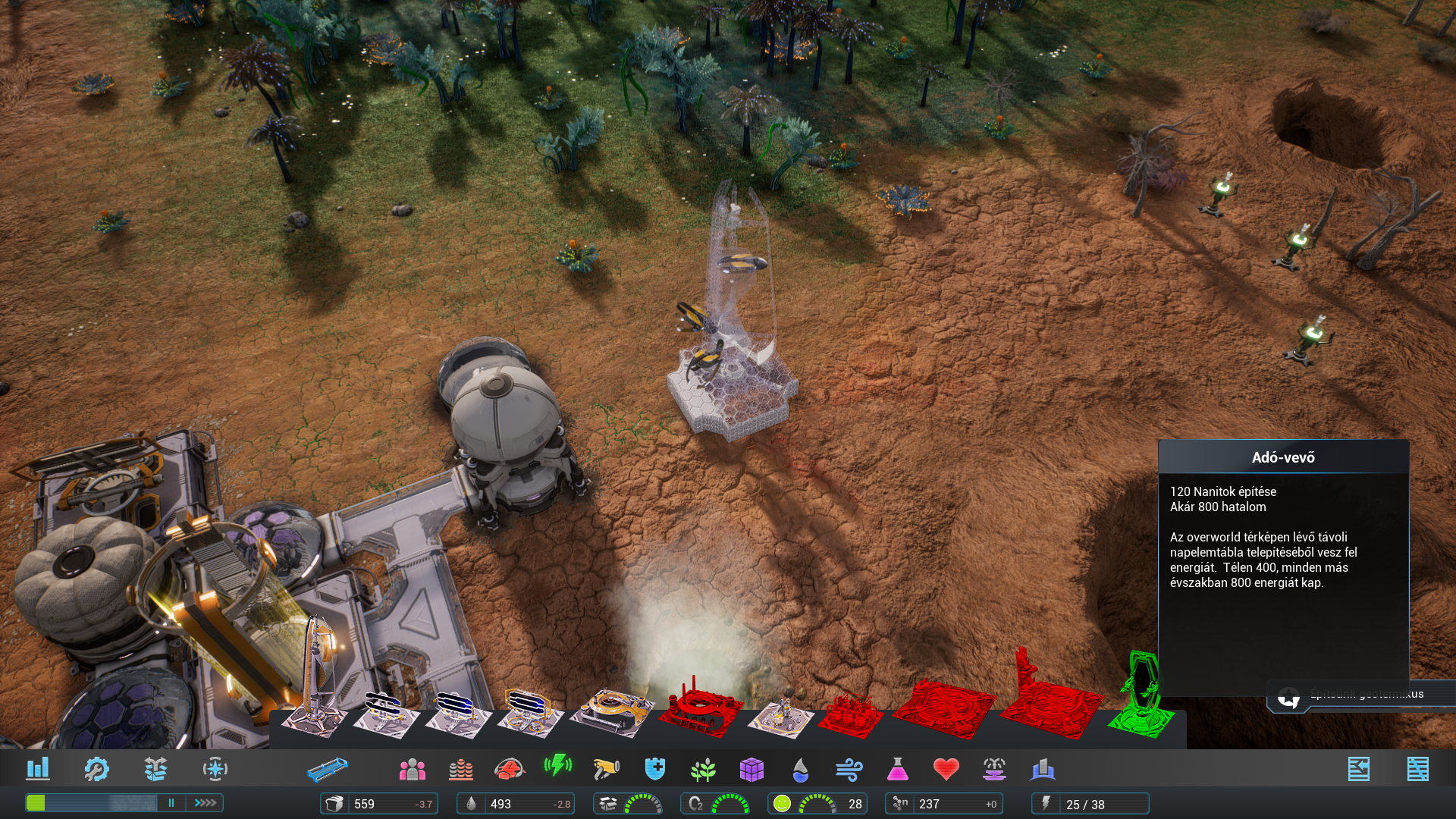Open the gear and wrench settings
1456x819 pixels.
[x=96, y=769]
